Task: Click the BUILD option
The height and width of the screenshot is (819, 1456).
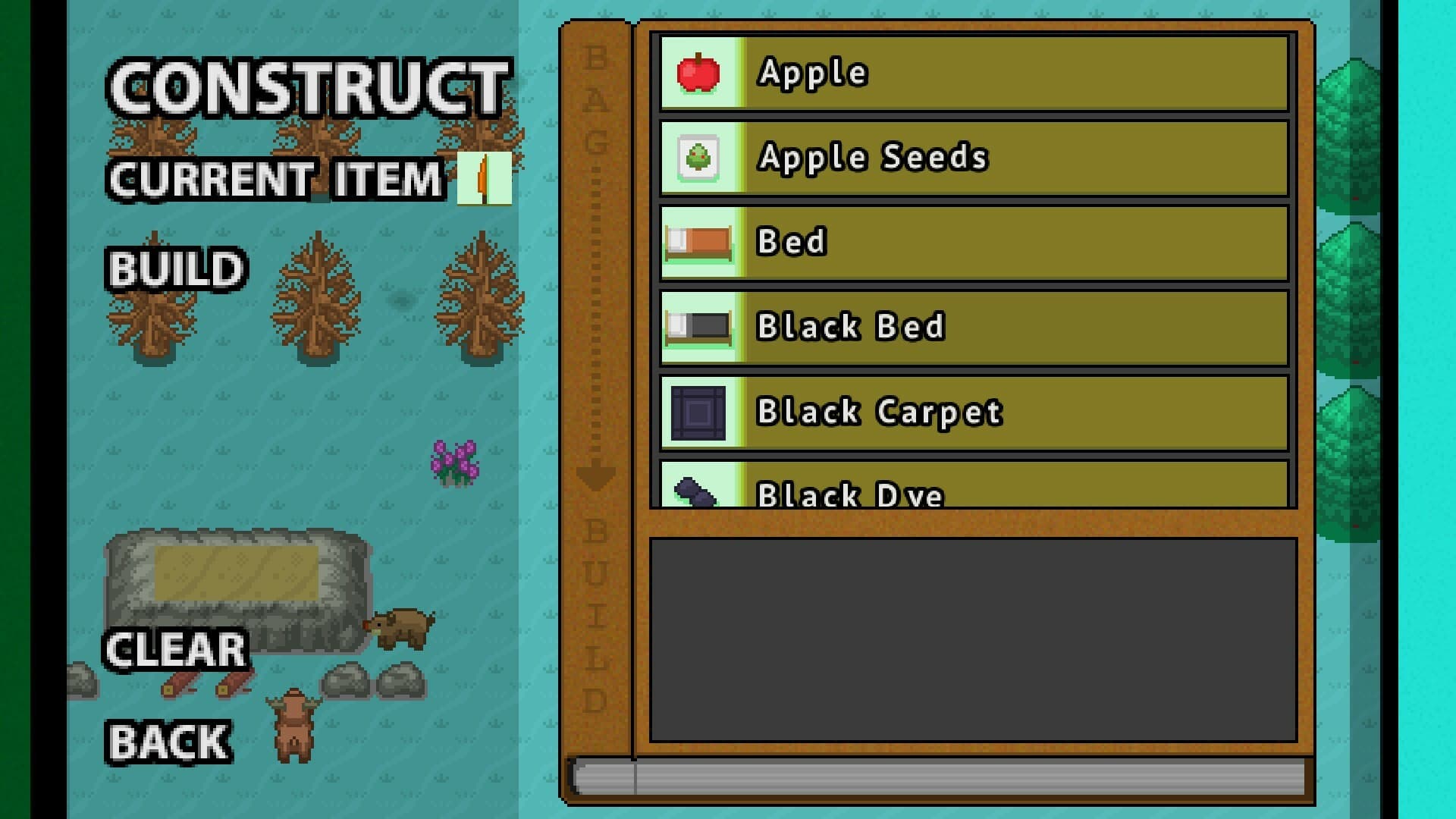Action: click(175, 269)
